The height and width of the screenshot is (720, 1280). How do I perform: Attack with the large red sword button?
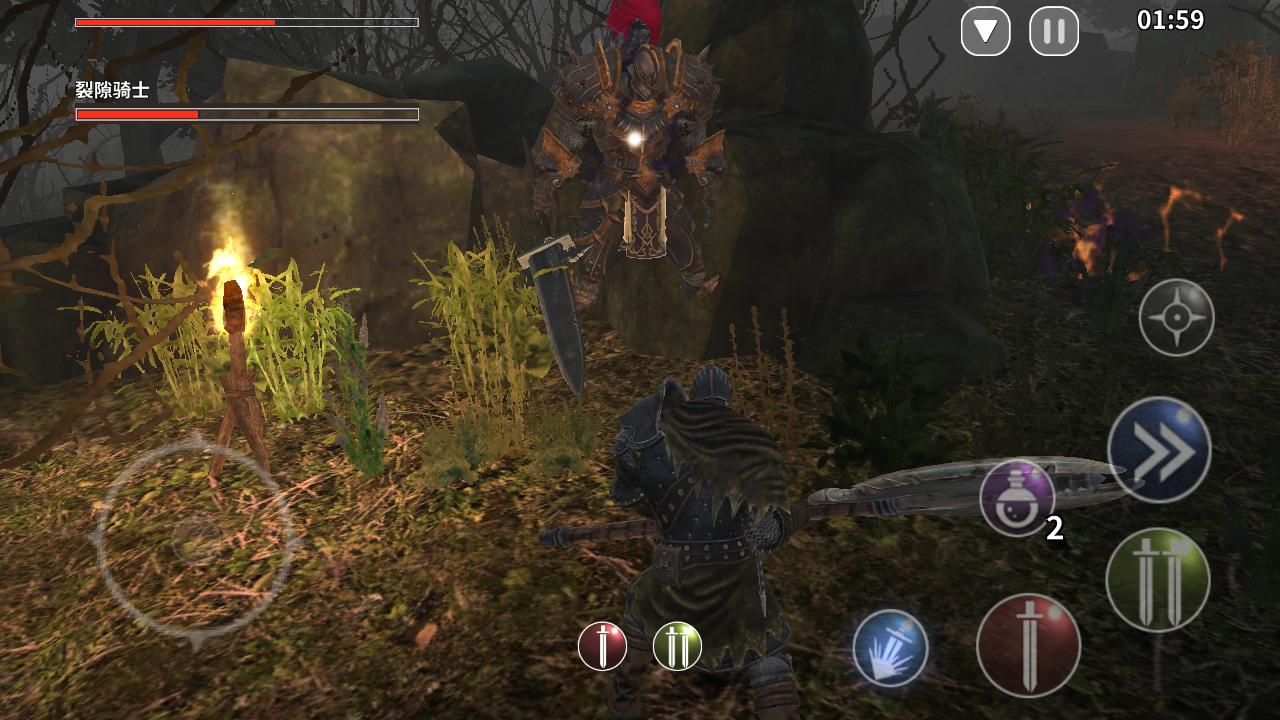[1028, 645]
